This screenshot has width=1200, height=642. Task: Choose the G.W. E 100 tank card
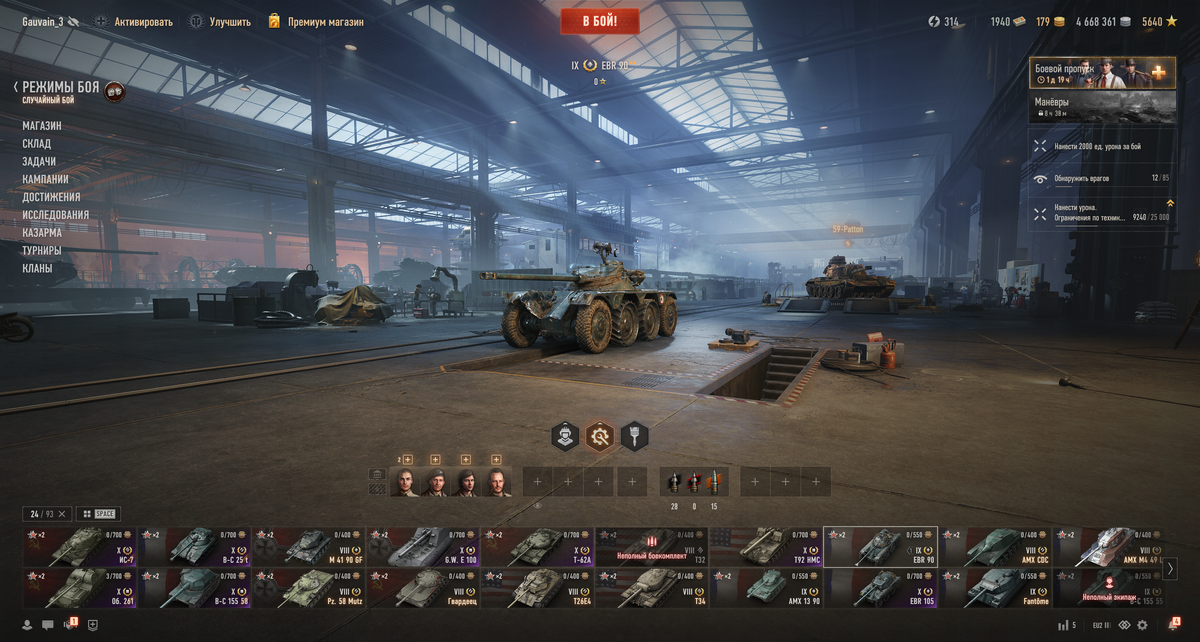point(423,547)
